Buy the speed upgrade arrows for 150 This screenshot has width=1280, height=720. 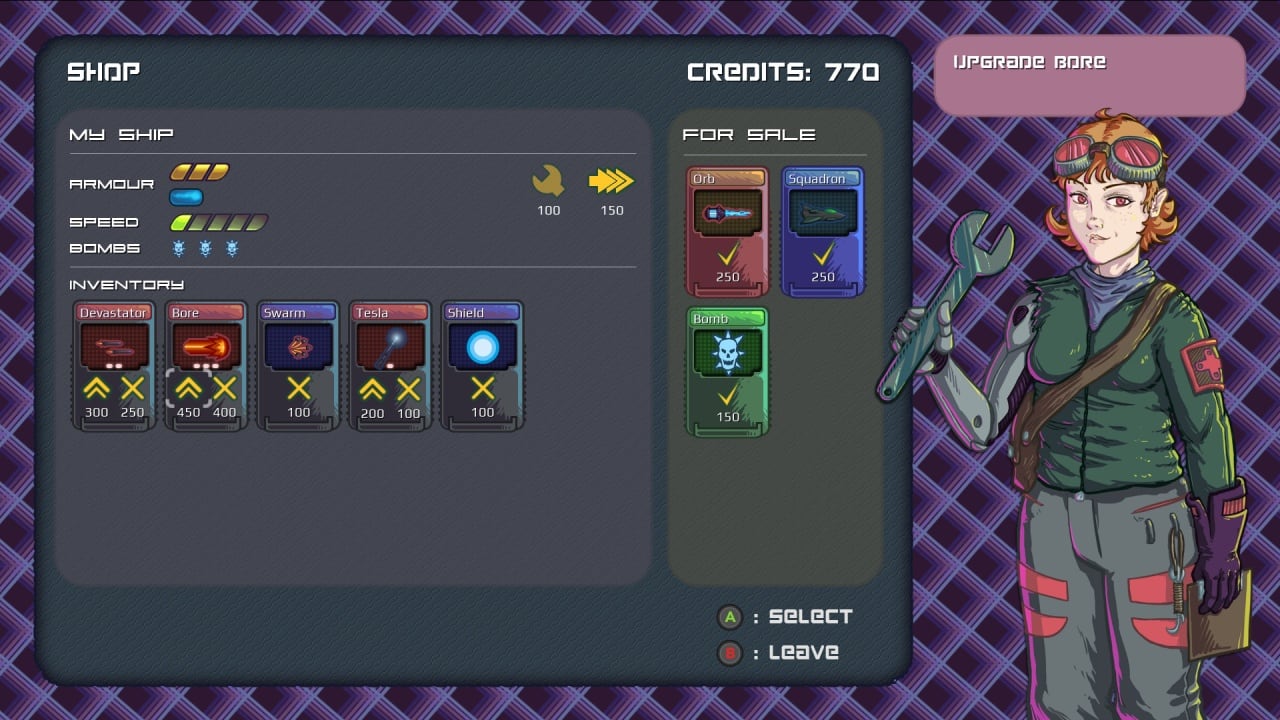611,181
